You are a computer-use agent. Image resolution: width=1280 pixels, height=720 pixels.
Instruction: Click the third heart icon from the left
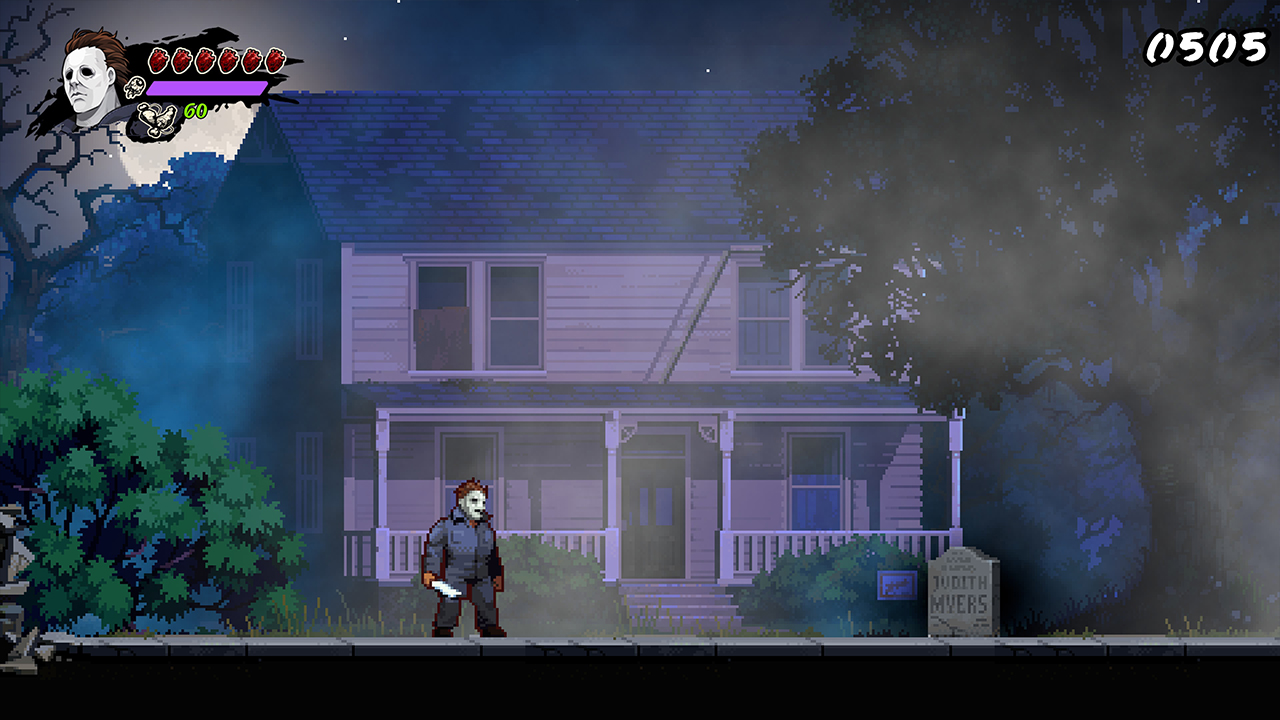(205, 58)
